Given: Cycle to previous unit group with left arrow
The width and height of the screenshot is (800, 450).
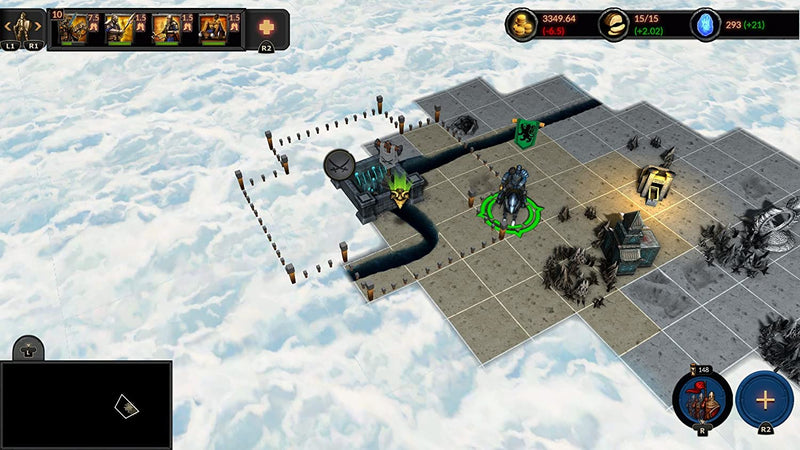Looking at the screenshot, I should coord(10,25).
